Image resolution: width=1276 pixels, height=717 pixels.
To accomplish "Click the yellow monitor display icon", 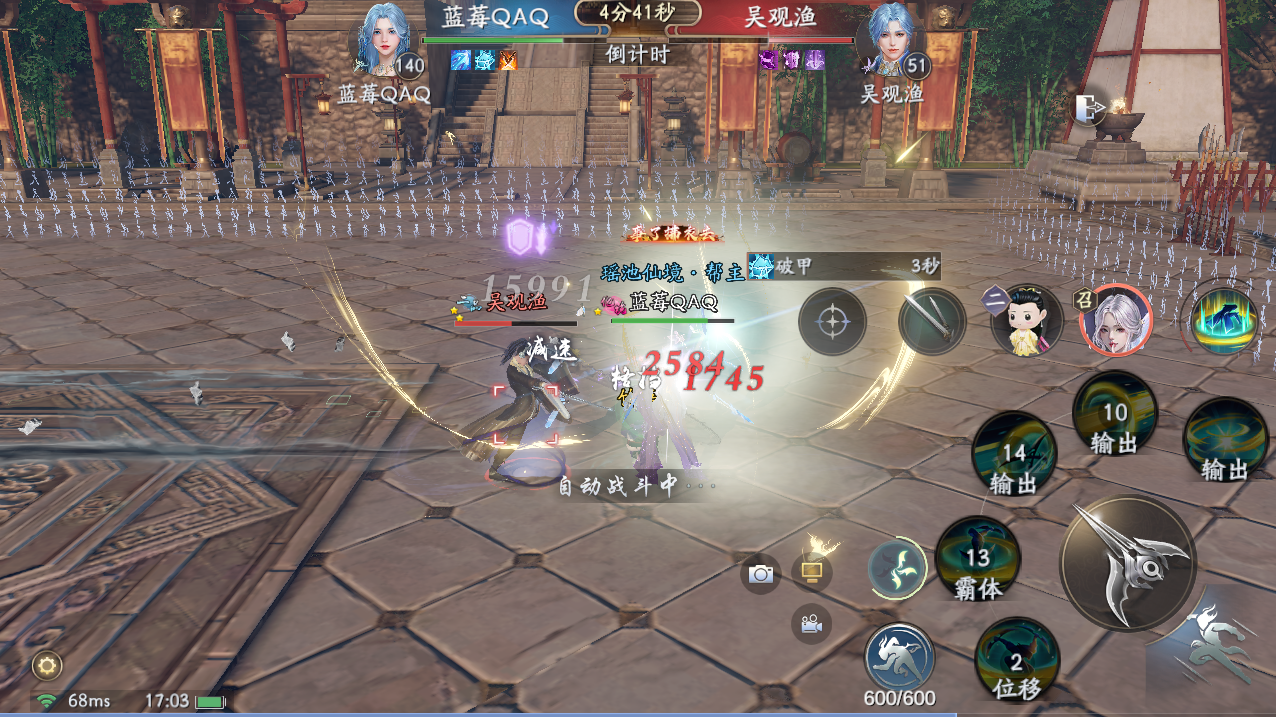I will click(811, 572).
